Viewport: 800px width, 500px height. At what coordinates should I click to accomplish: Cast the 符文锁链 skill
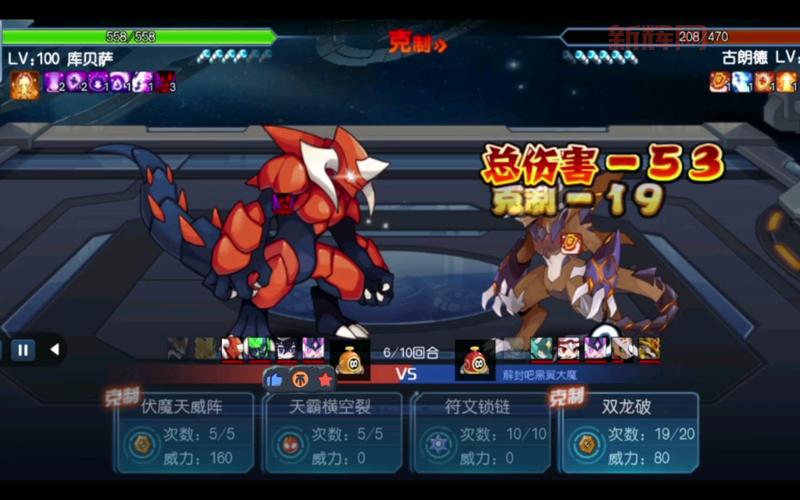tap(481, 432)
